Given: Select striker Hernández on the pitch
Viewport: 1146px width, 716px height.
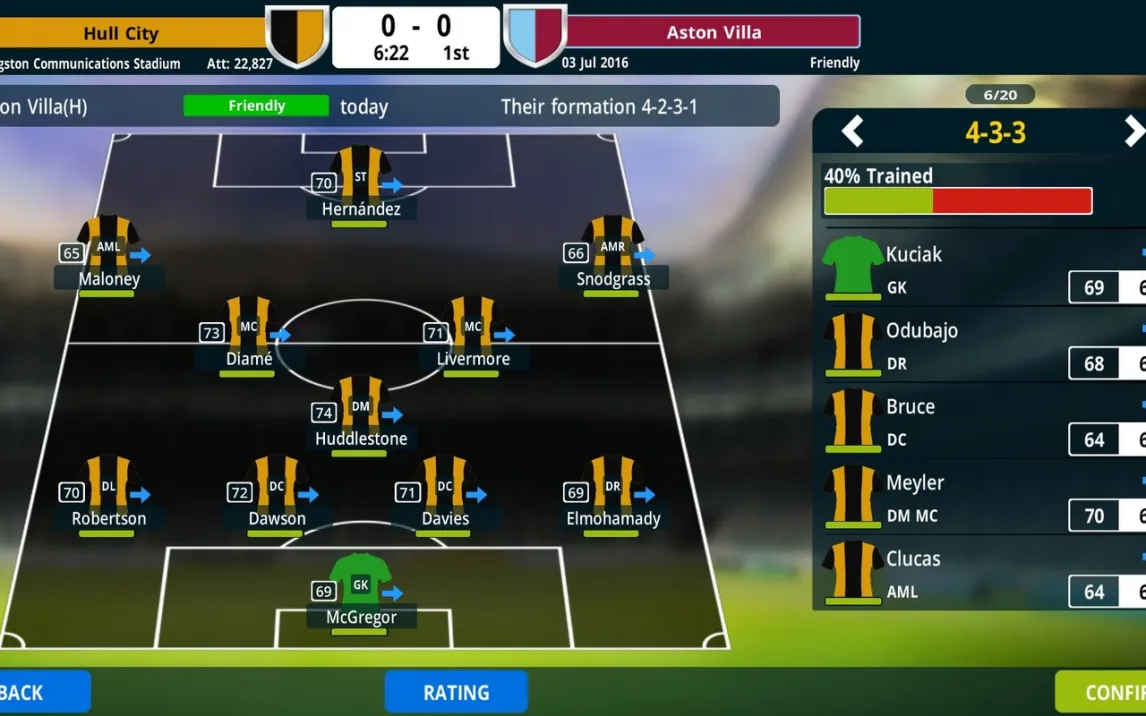Looking at the screenshot, I should click(x=360, y=178).
